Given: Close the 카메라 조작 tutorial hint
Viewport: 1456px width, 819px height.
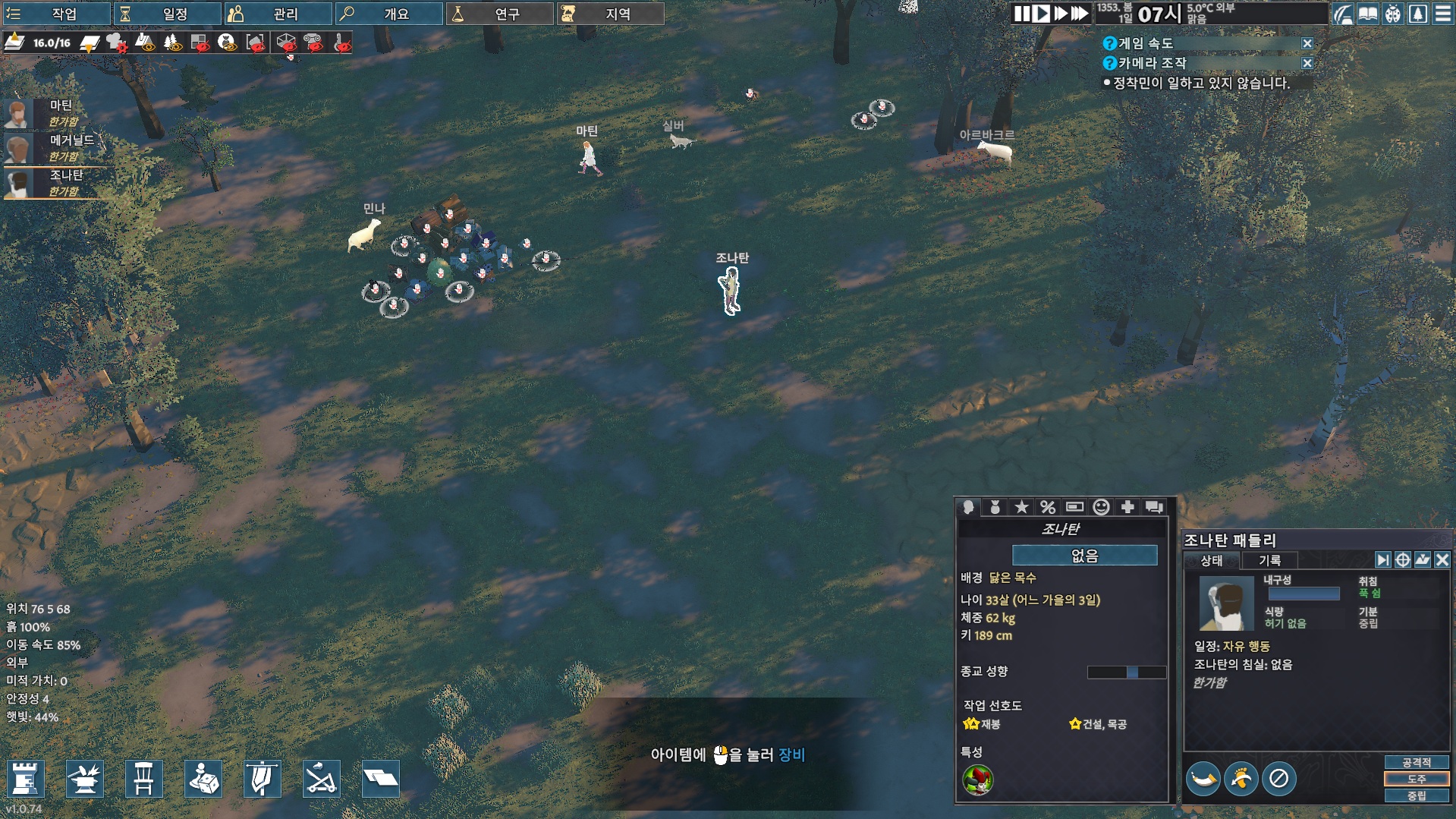Looking at the screenshot, I should pyautogui.click(x=1307, y=64).
